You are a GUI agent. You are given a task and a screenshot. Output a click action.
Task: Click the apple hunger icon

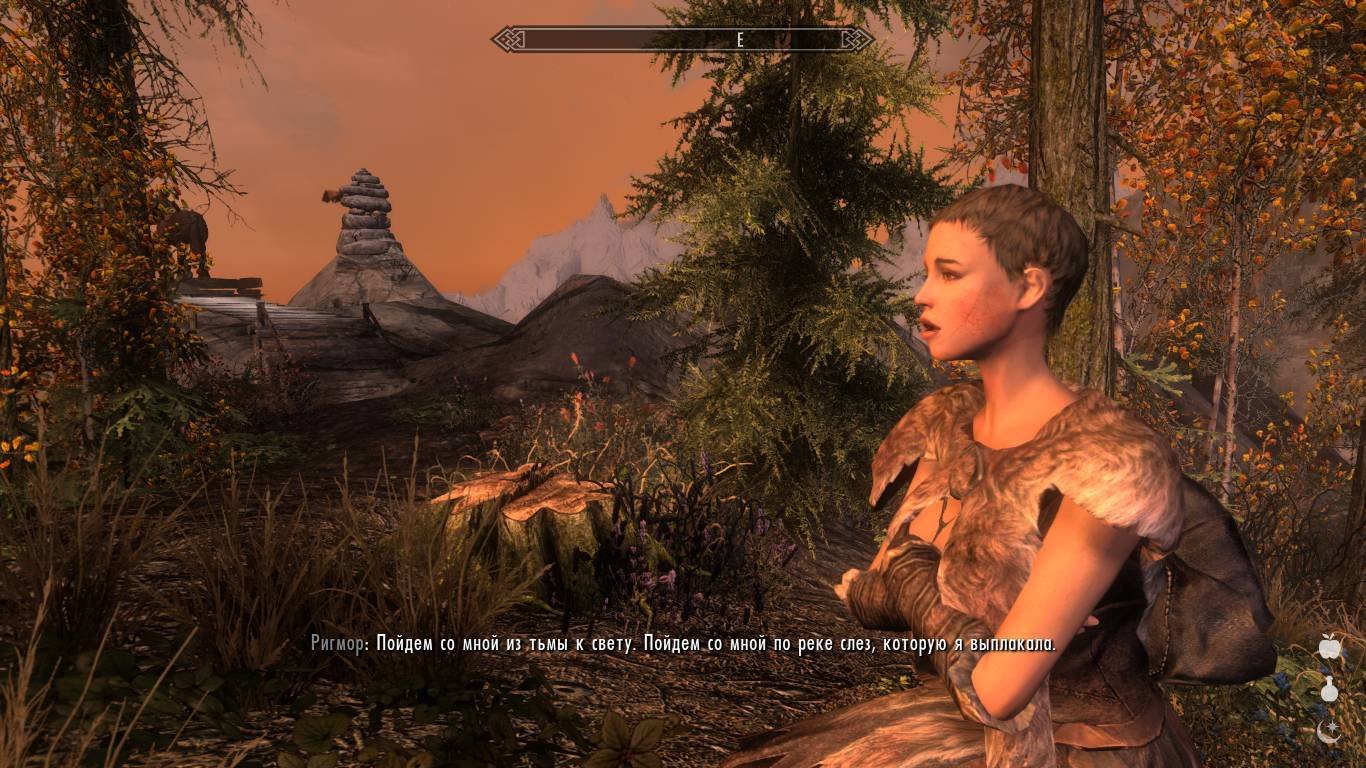[x=1329, y=647]
